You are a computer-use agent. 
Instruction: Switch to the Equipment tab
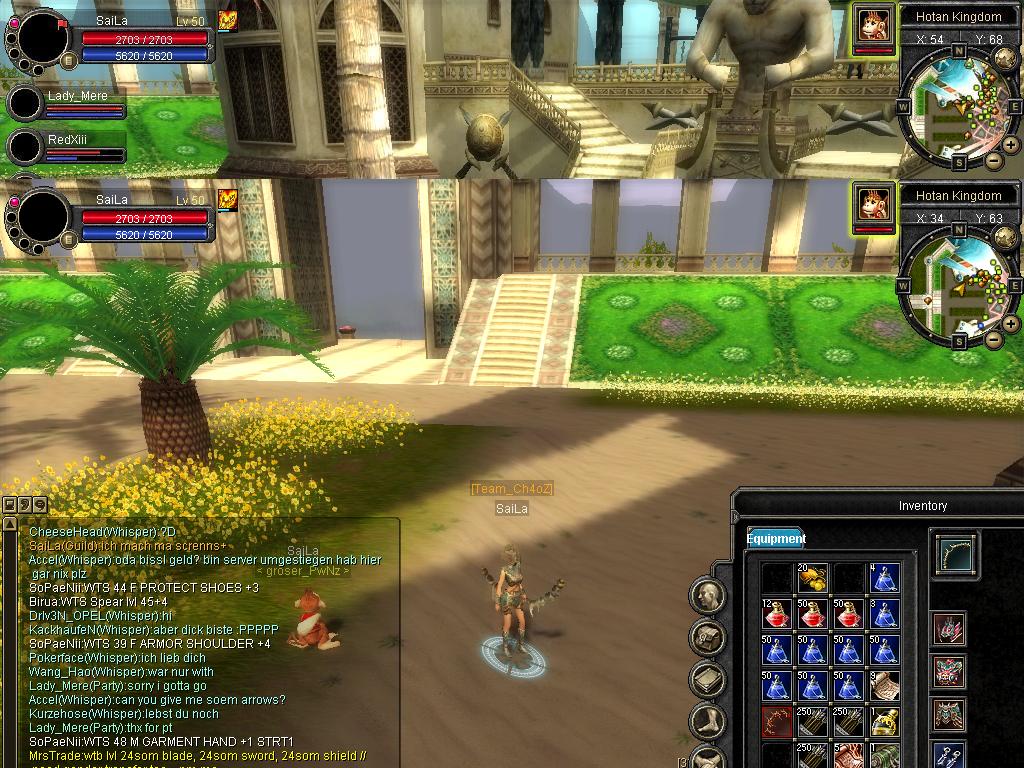[775, 538]
